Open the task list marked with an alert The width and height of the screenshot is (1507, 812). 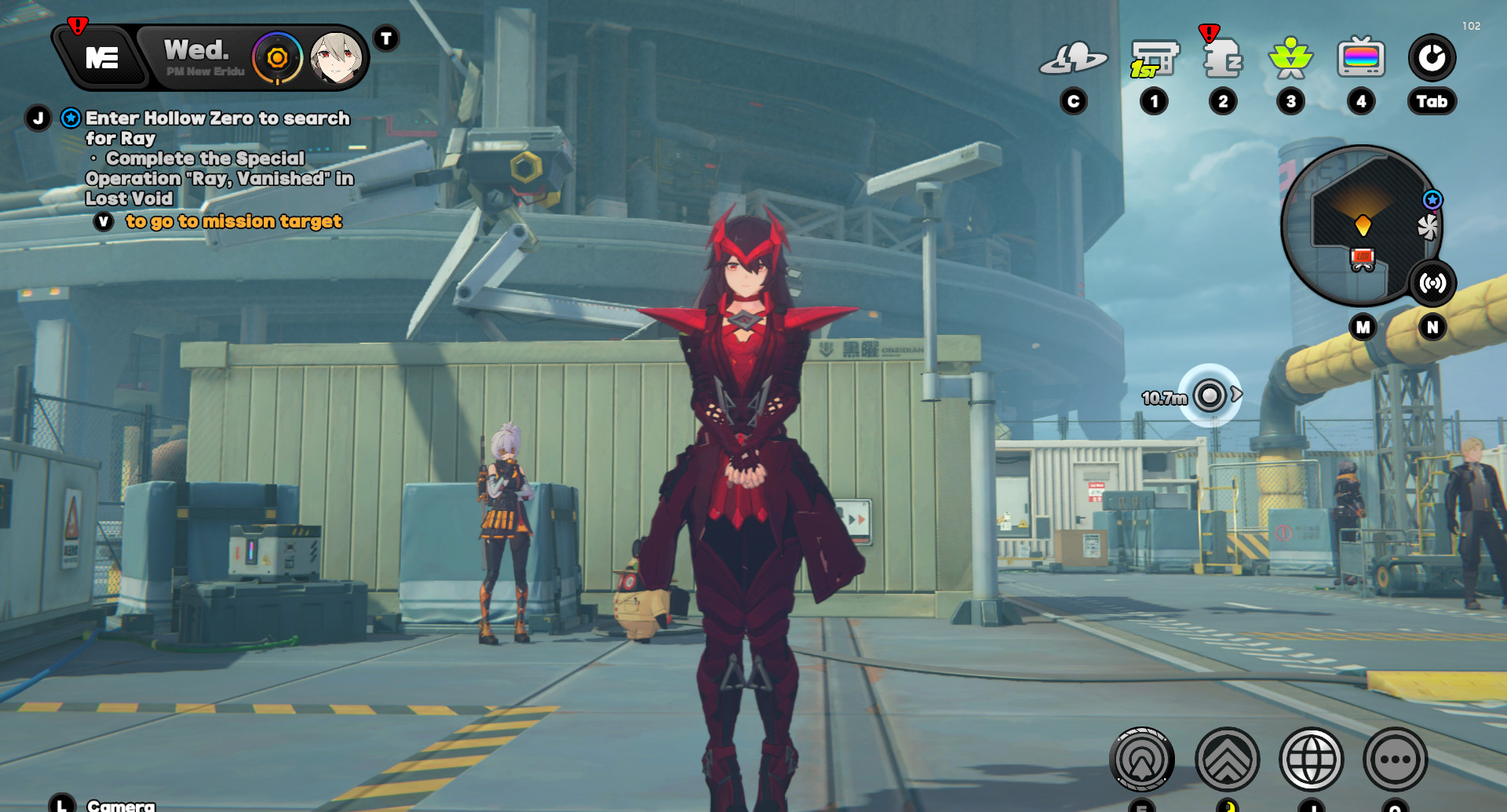[x=1222, y=57]
